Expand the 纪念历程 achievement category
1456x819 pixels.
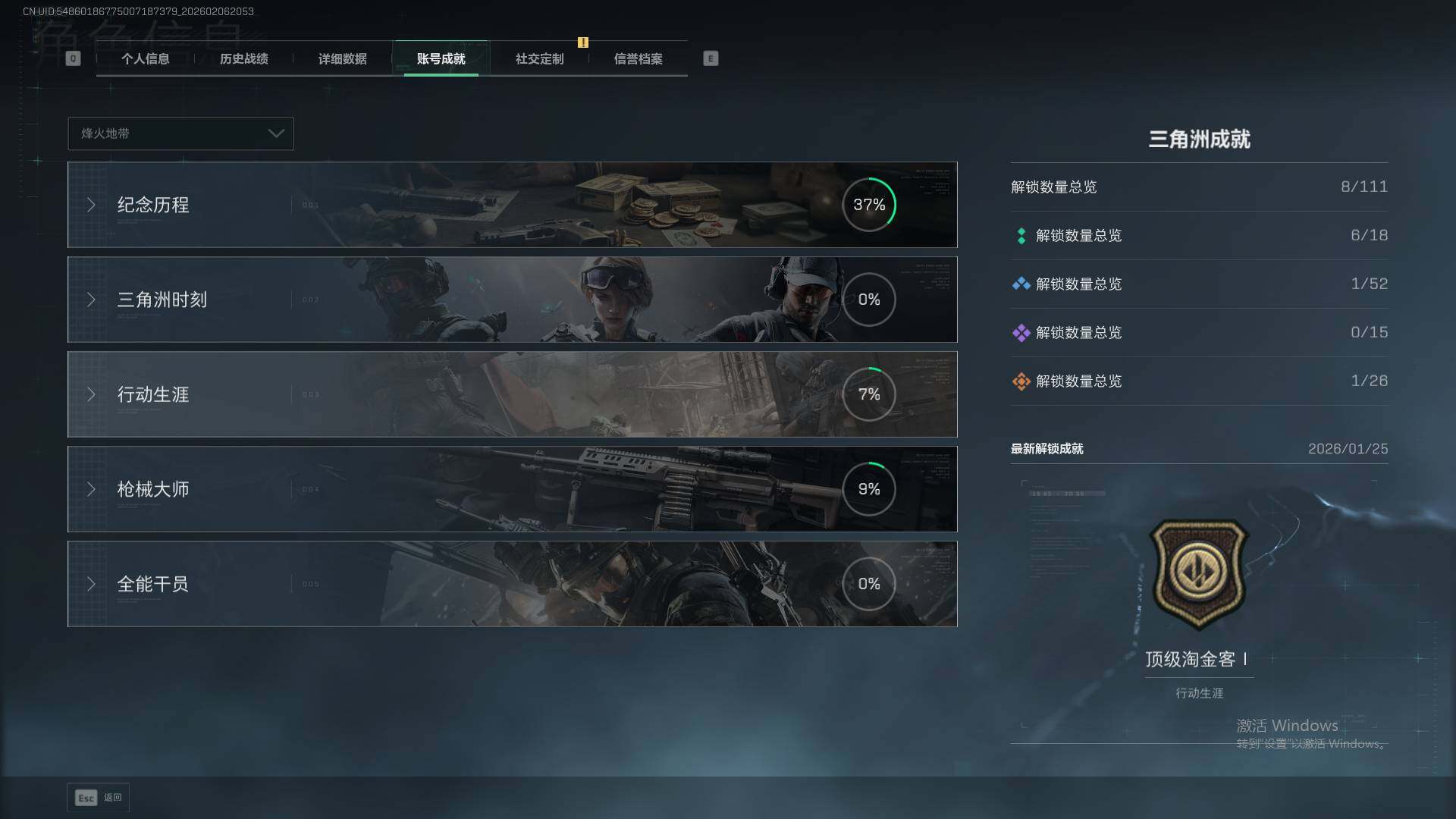tap(512, 205)
